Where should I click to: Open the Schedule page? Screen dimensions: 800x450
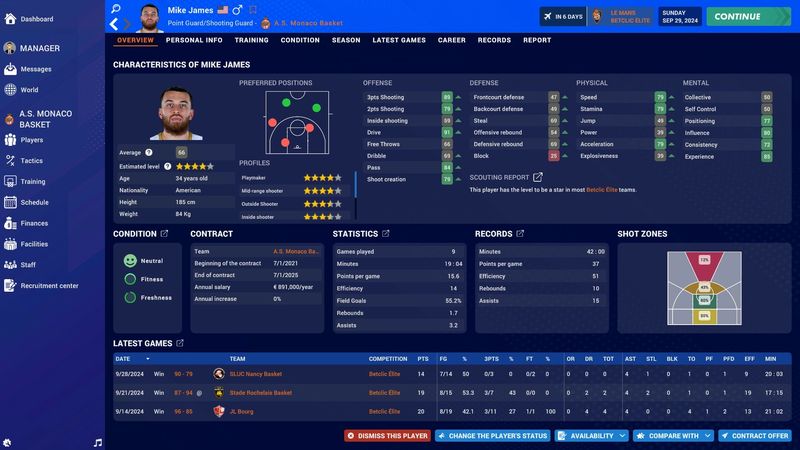click(34, 202)
